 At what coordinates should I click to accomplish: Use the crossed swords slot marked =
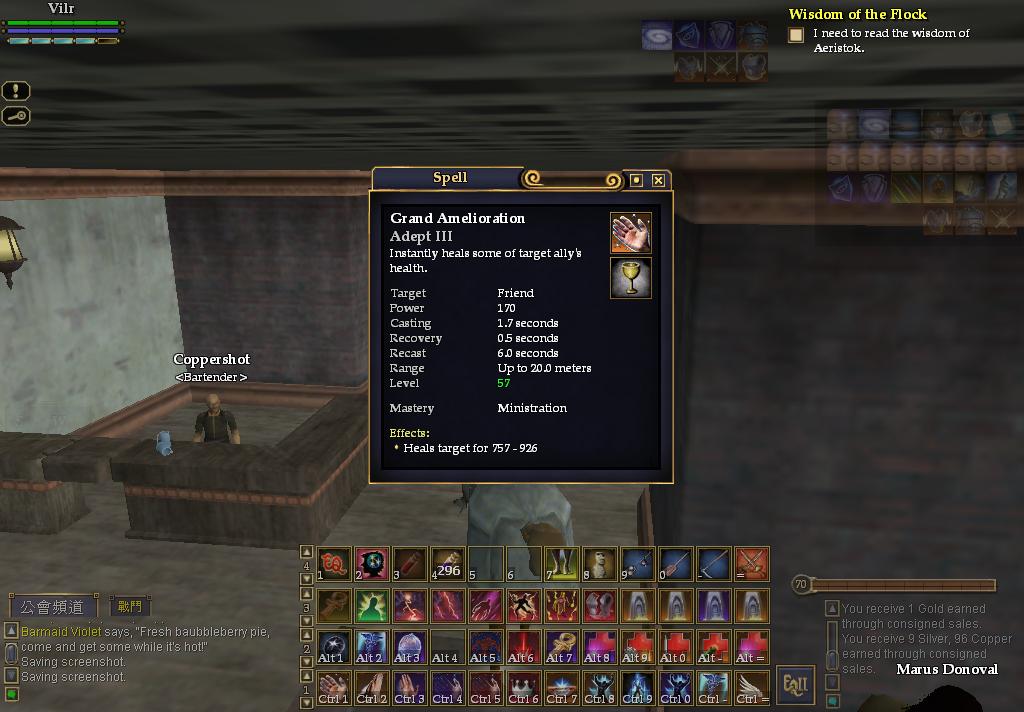pos(751,565)
